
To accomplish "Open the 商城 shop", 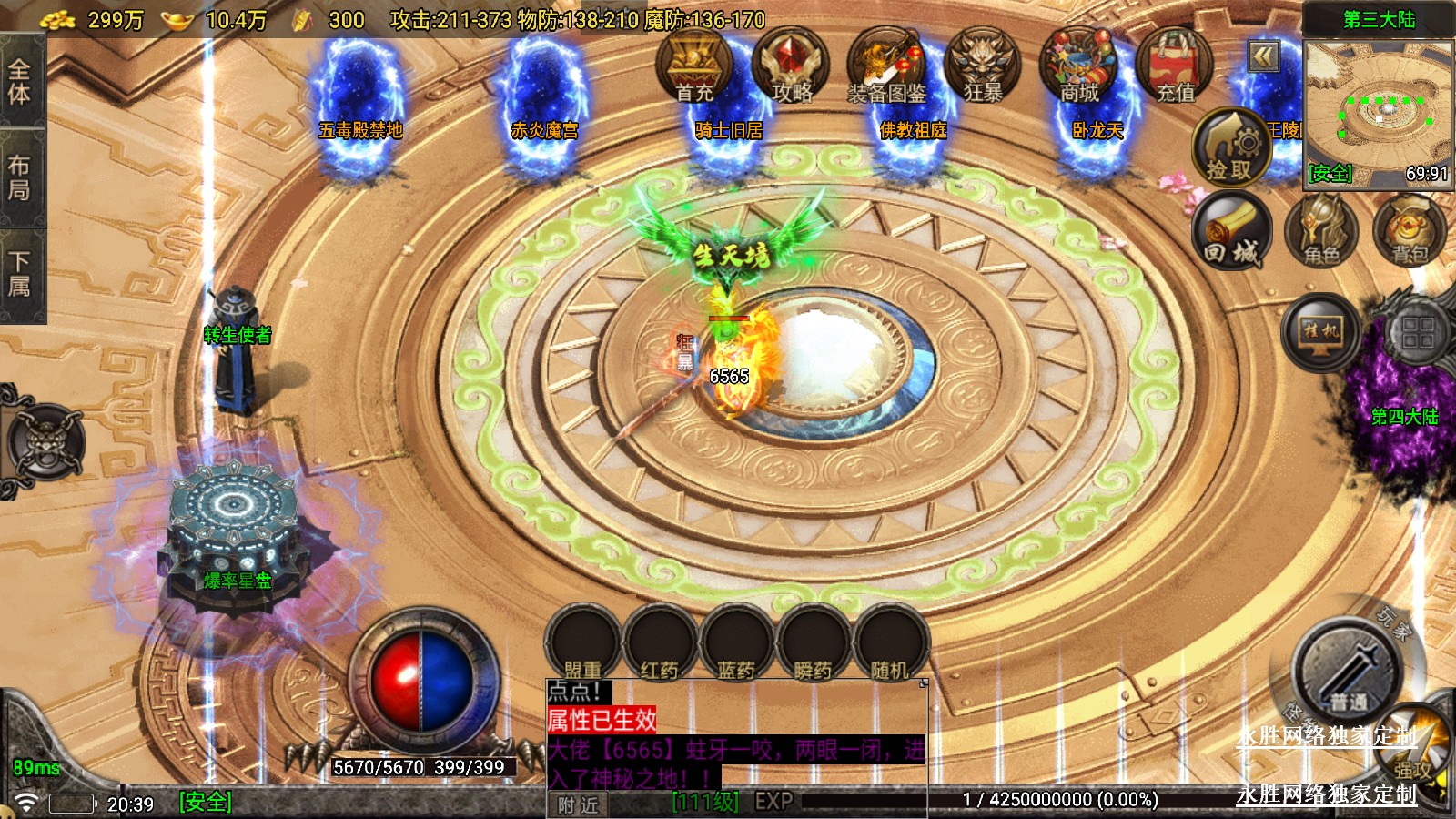I will 1079,66.
